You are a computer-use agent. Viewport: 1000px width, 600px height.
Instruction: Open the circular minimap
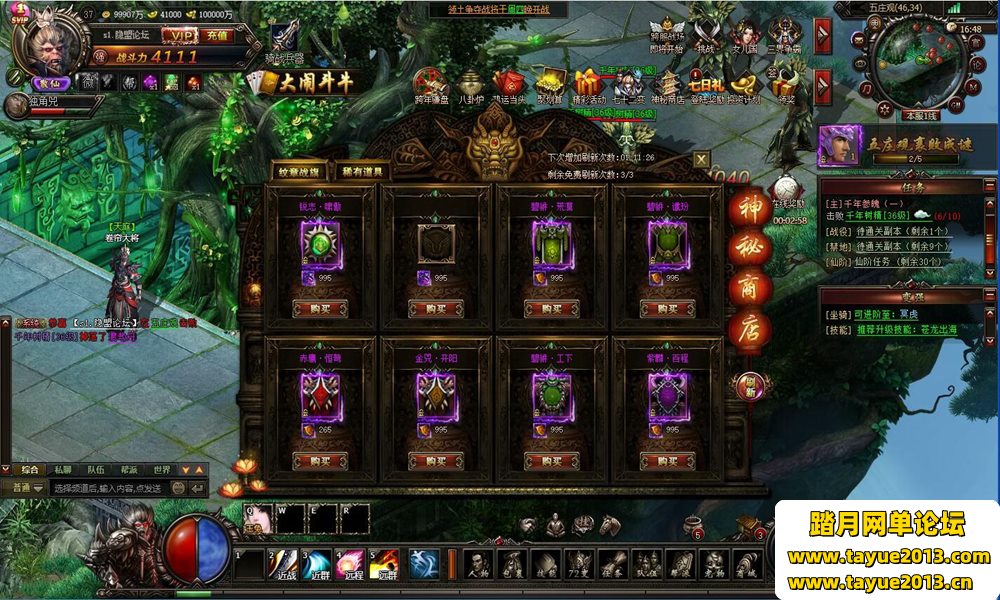(x=908, y=65)
